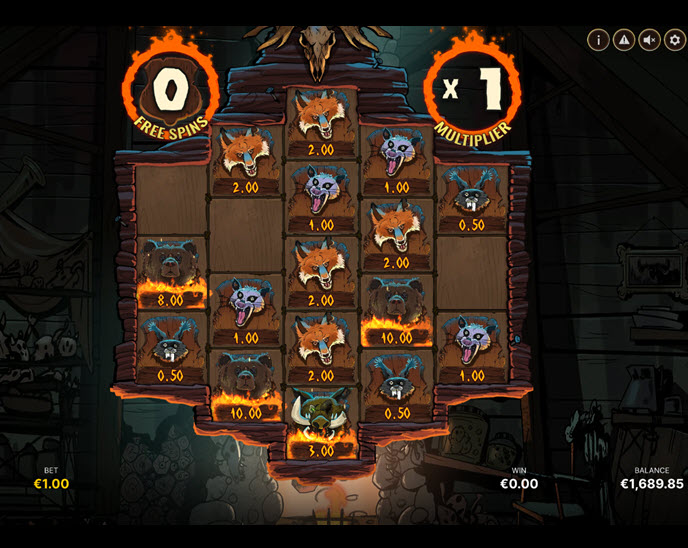The height and width of the screenshot is (548, 688).
Task: Open the gear settings menu
Action: coord(674,40)
